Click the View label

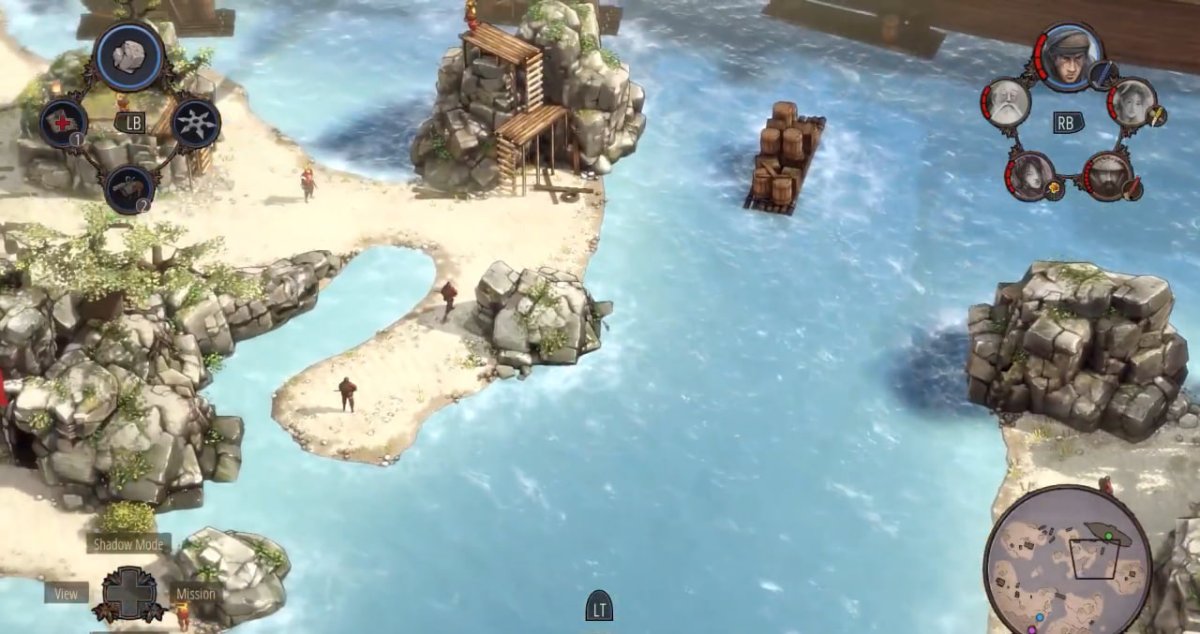click(66, 593)
